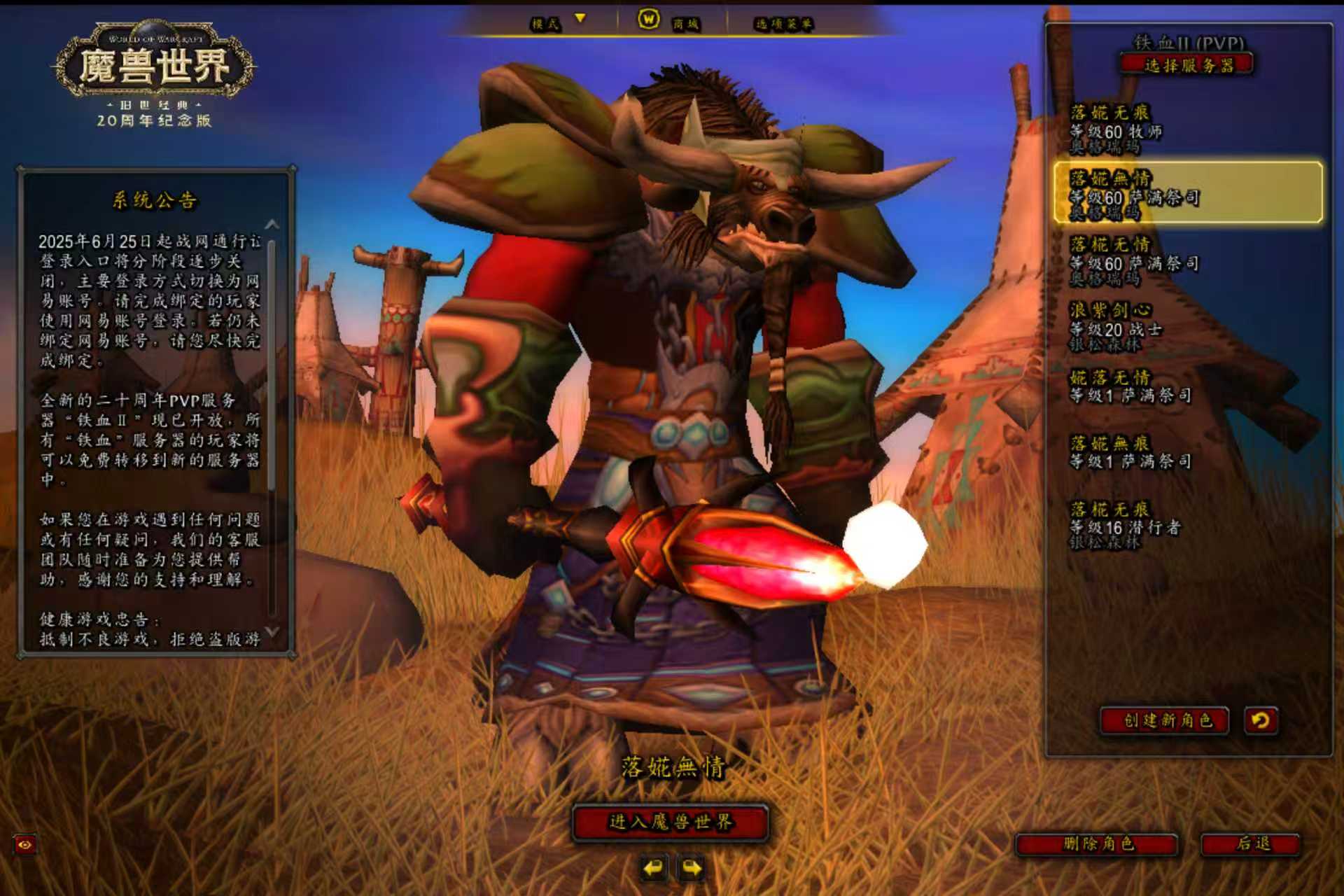Screen dimensions: 1344x896
Task: Open the 商城 in-game shop
Action: click(669, 22)
